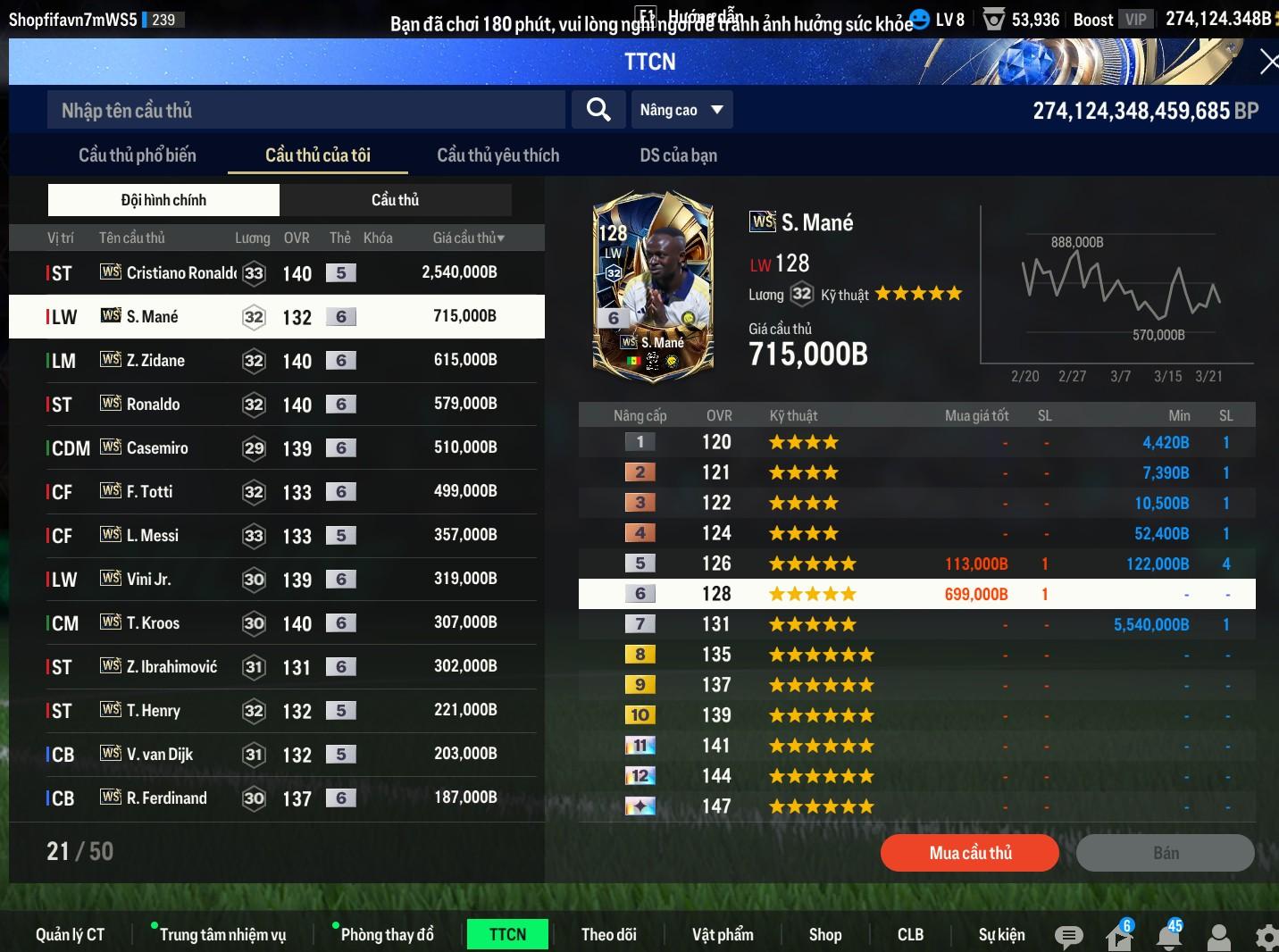Click the player name search field

(x=305, y=111)
